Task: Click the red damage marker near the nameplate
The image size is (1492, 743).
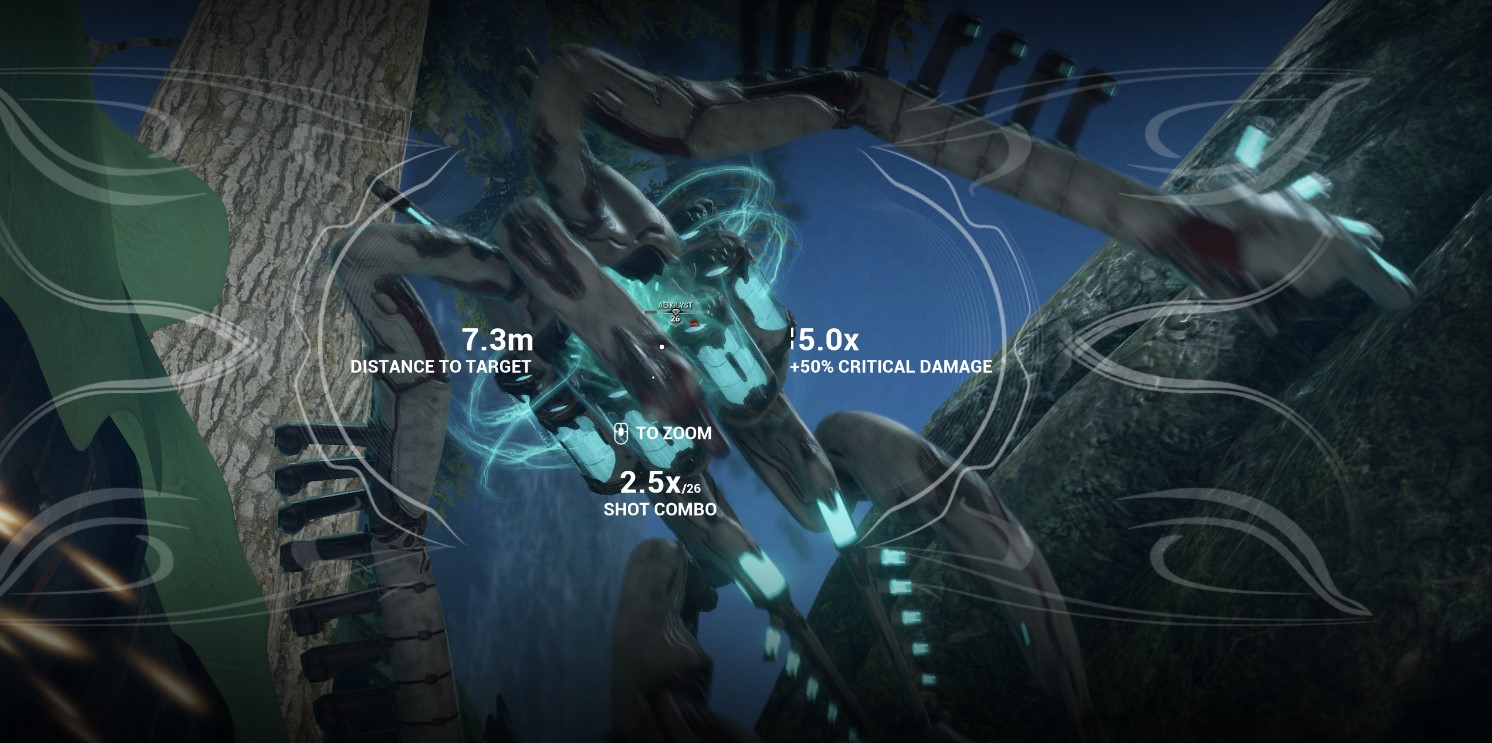Action: pyautogui.click(x=694, y=322)
